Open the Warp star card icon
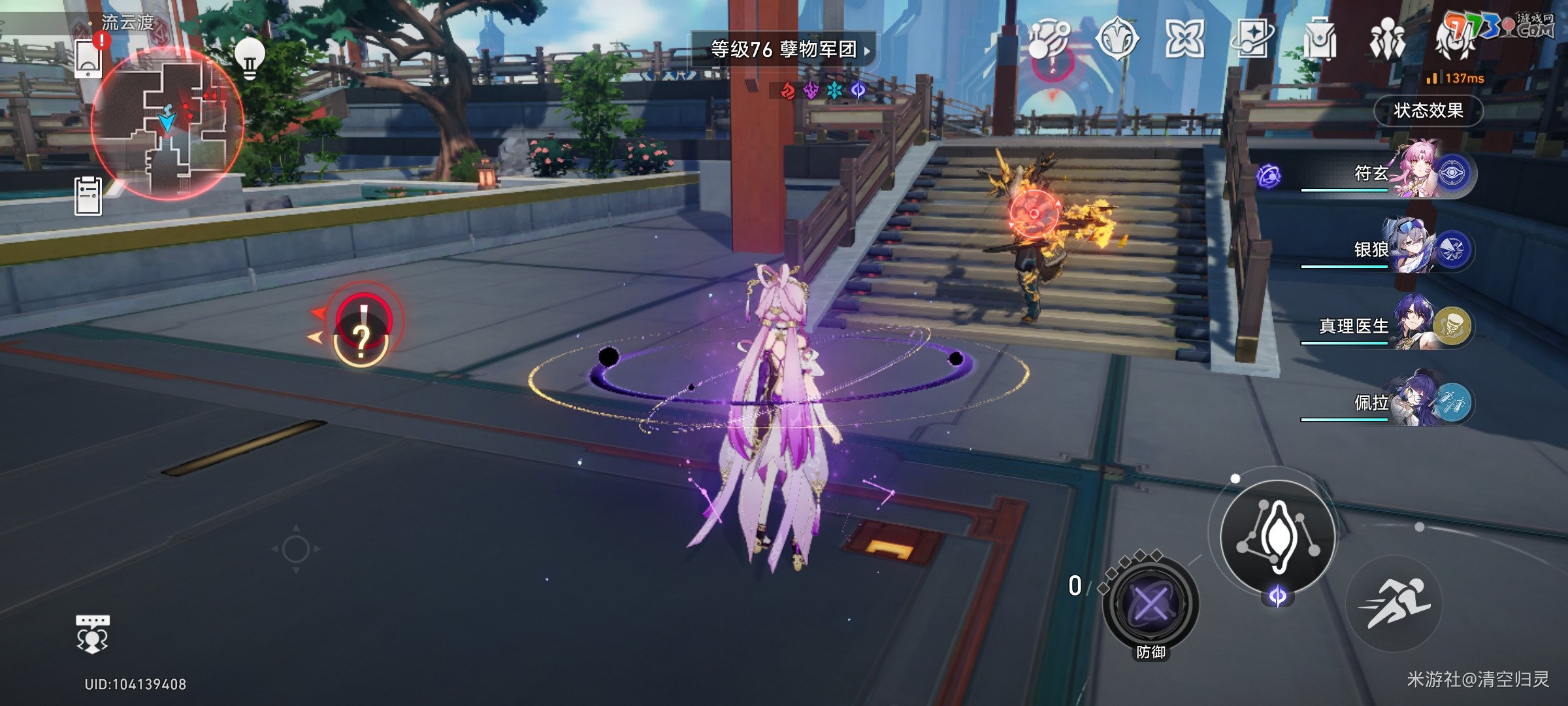Screen dimensions: 1568x706 (x=1252, y=39)
